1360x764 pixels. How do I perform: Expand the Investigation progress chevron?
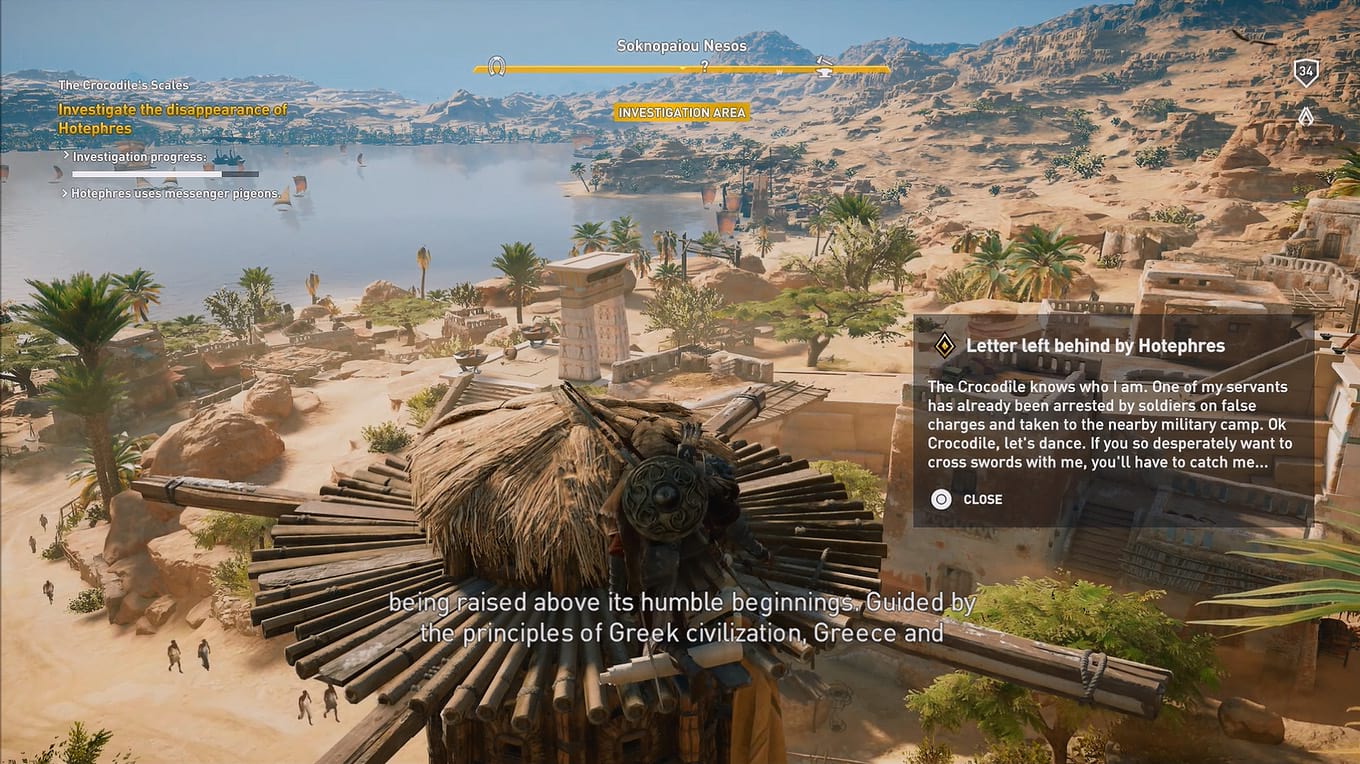pyautogui.click(x=66, y=156)
